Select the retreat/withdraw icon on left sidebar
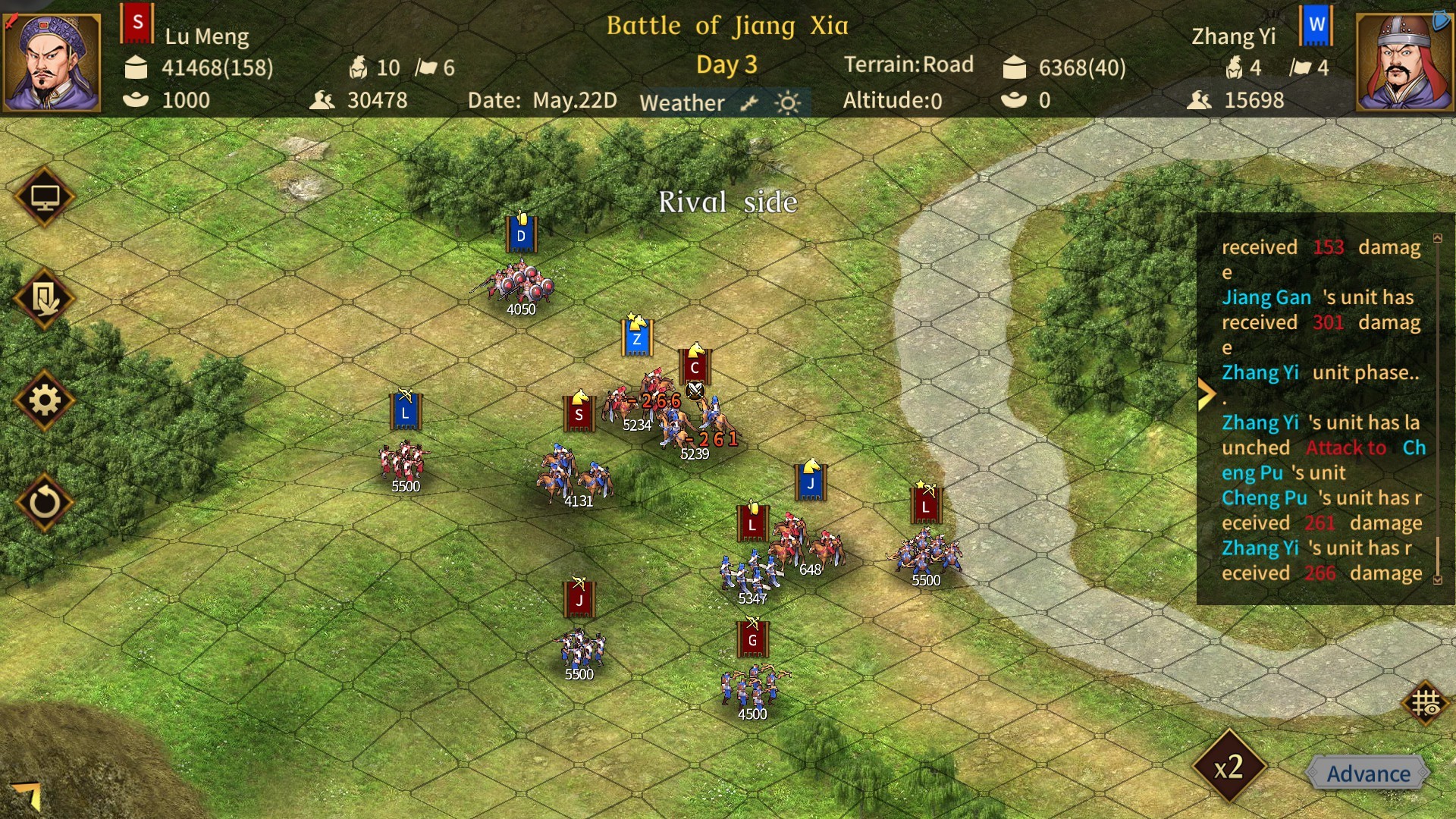Viewport: 1456px width, 819px height. [45, 299]
